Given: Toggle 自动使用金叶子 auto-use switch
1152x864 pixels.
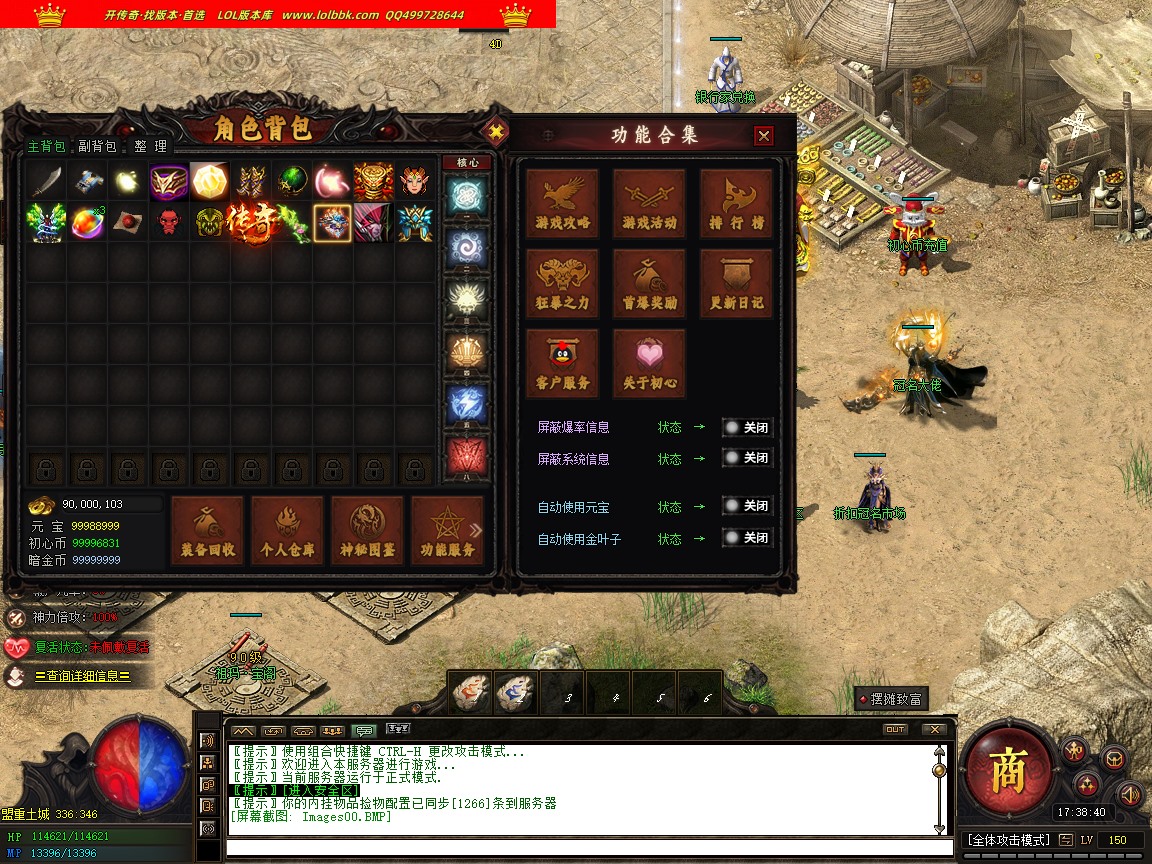Looking at the screenshot, I should tap(747, 538).
